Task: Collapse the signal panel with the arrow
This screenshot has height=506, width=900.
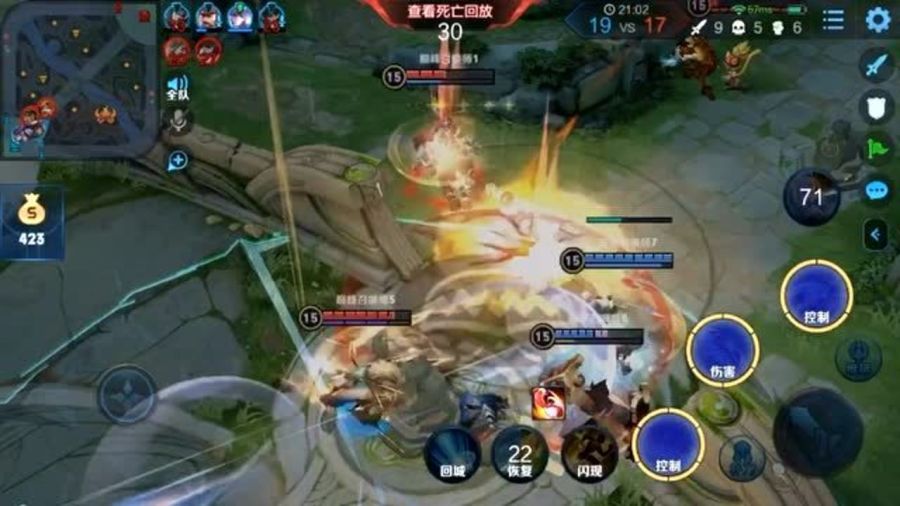Action: point(877,235)
